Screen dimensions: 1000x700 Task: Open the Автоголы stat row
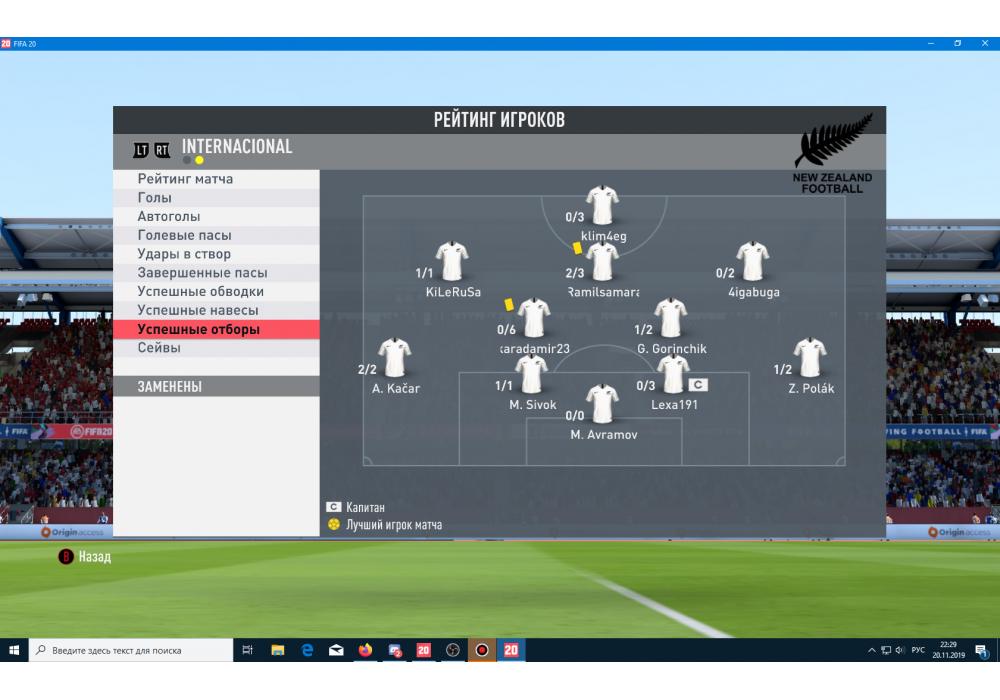point(169,217)
